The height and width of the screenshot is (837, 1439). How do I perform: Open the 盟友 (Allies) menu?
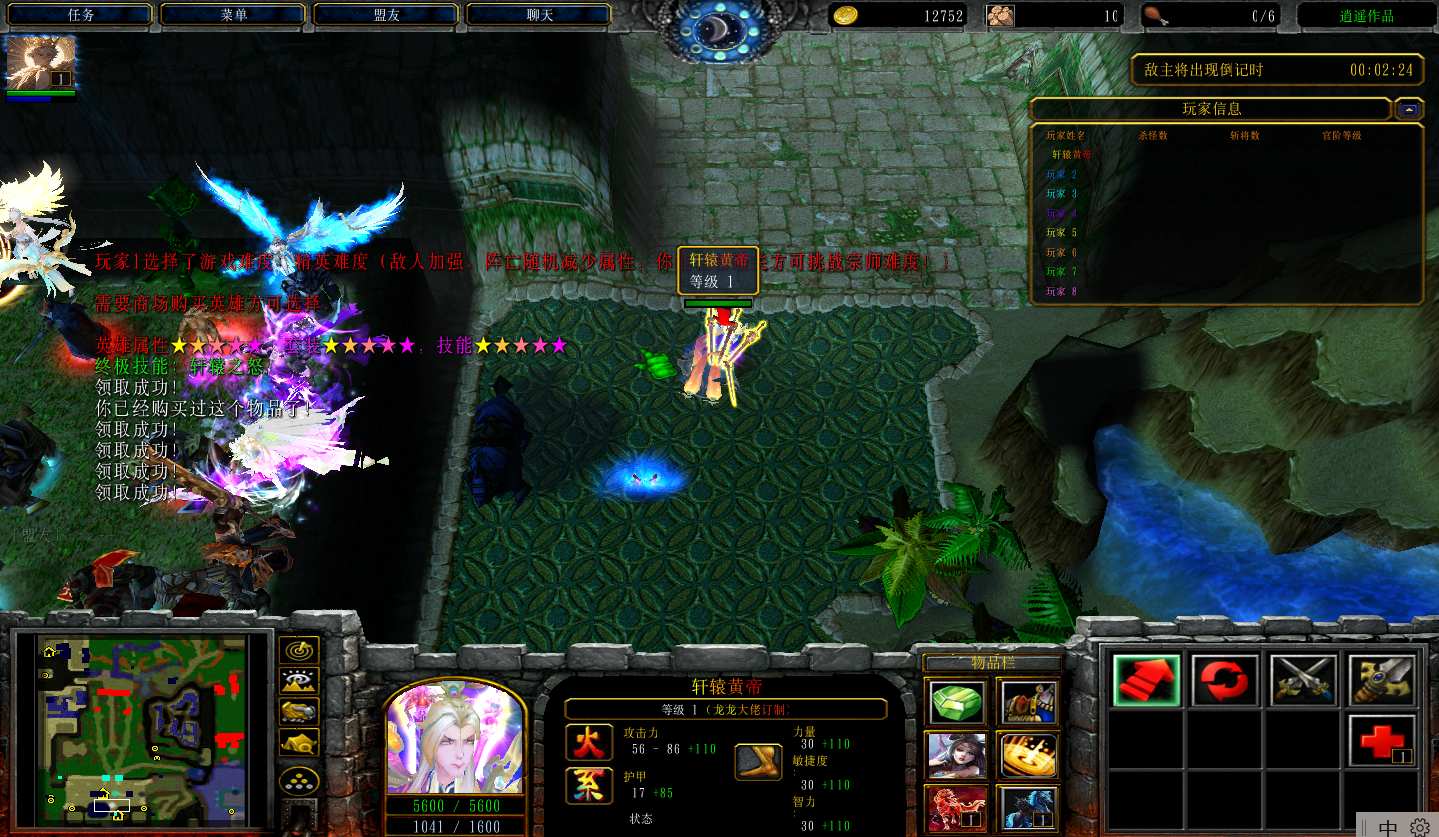tap(386, 15)
